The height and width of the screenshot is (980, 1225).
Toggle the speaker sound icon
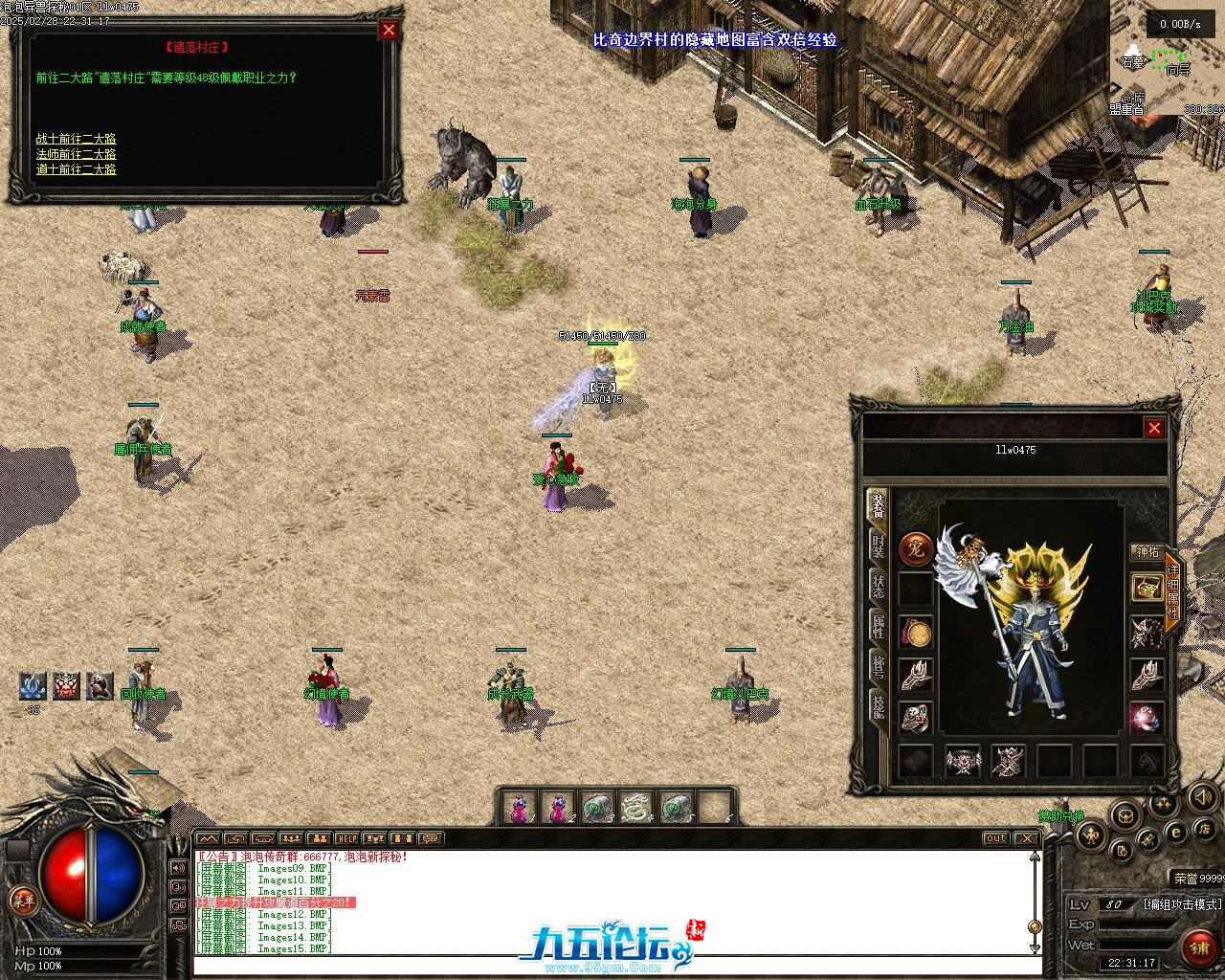click(x=1203, y=796)
